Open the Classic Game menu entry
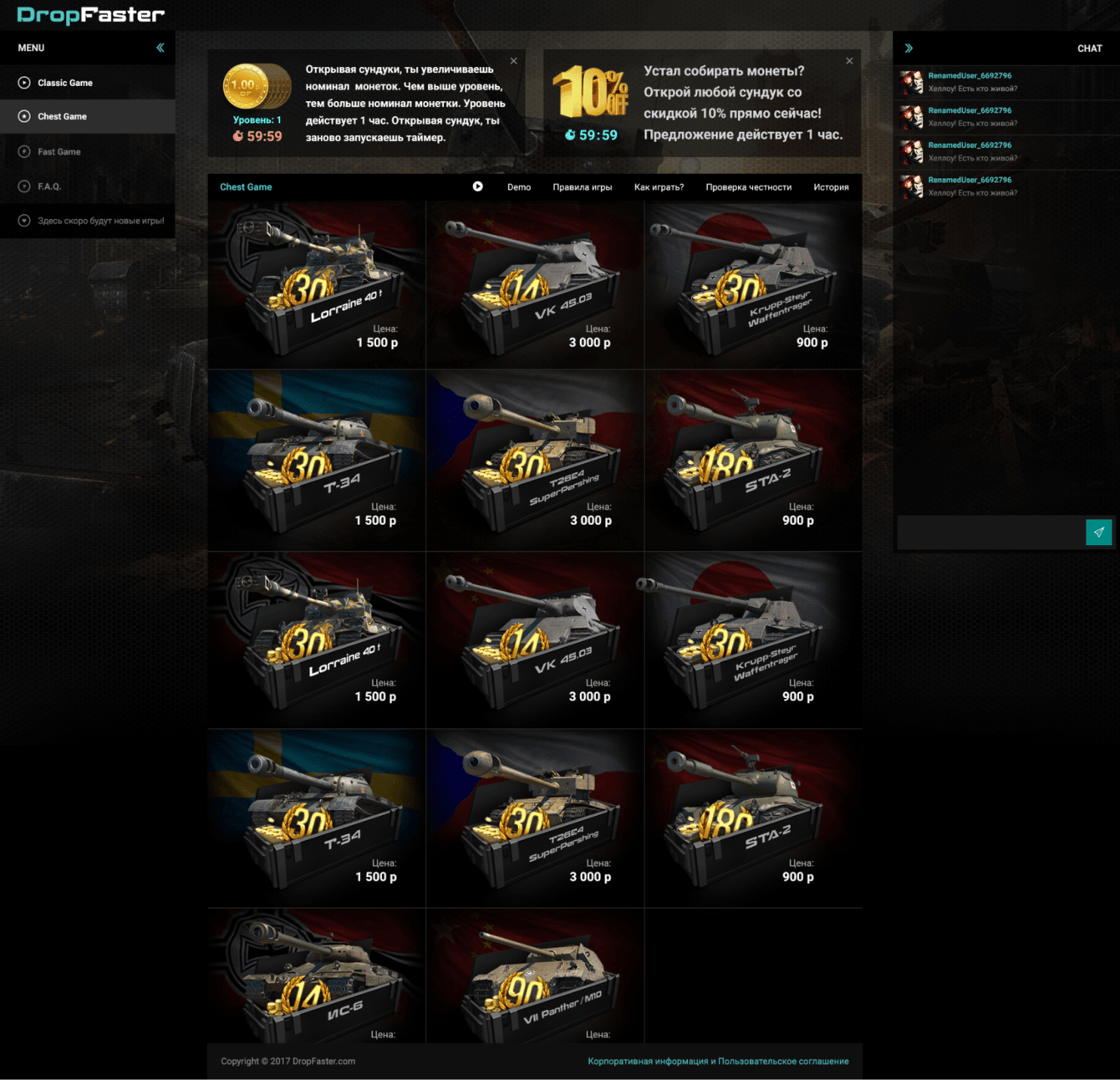Image resolution: width=1120 pixels, height=1080 pixels. (x=65, y=83)
